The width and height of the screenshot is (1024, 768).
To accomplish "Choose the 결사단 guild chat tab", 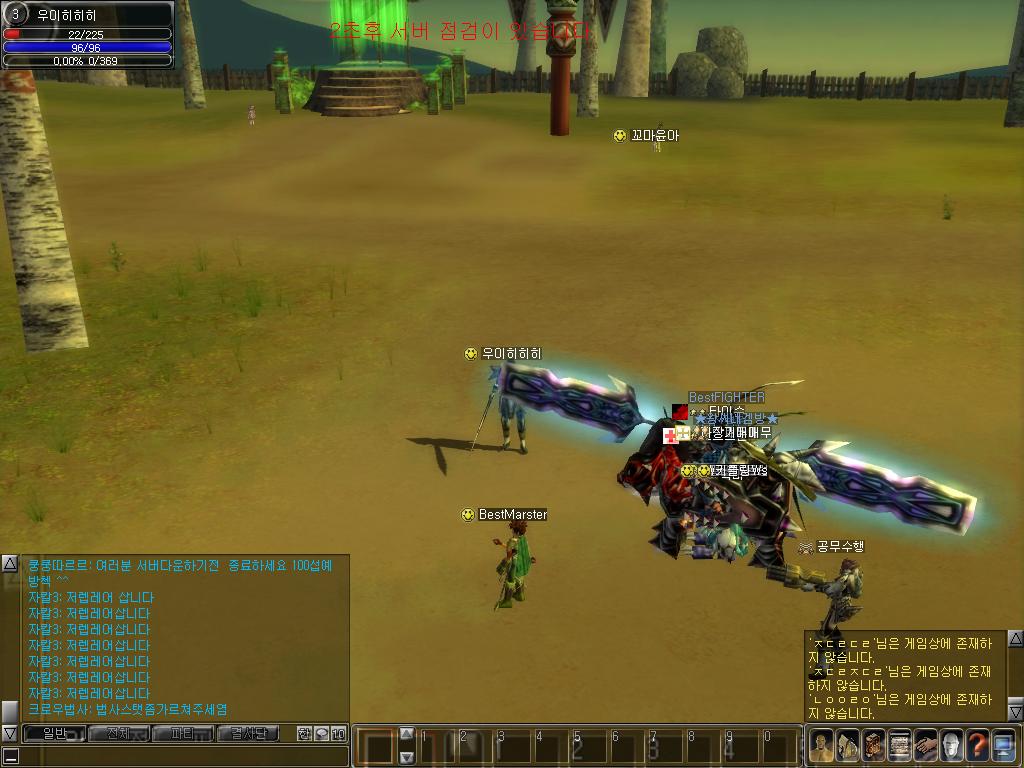I will (247, 734).
